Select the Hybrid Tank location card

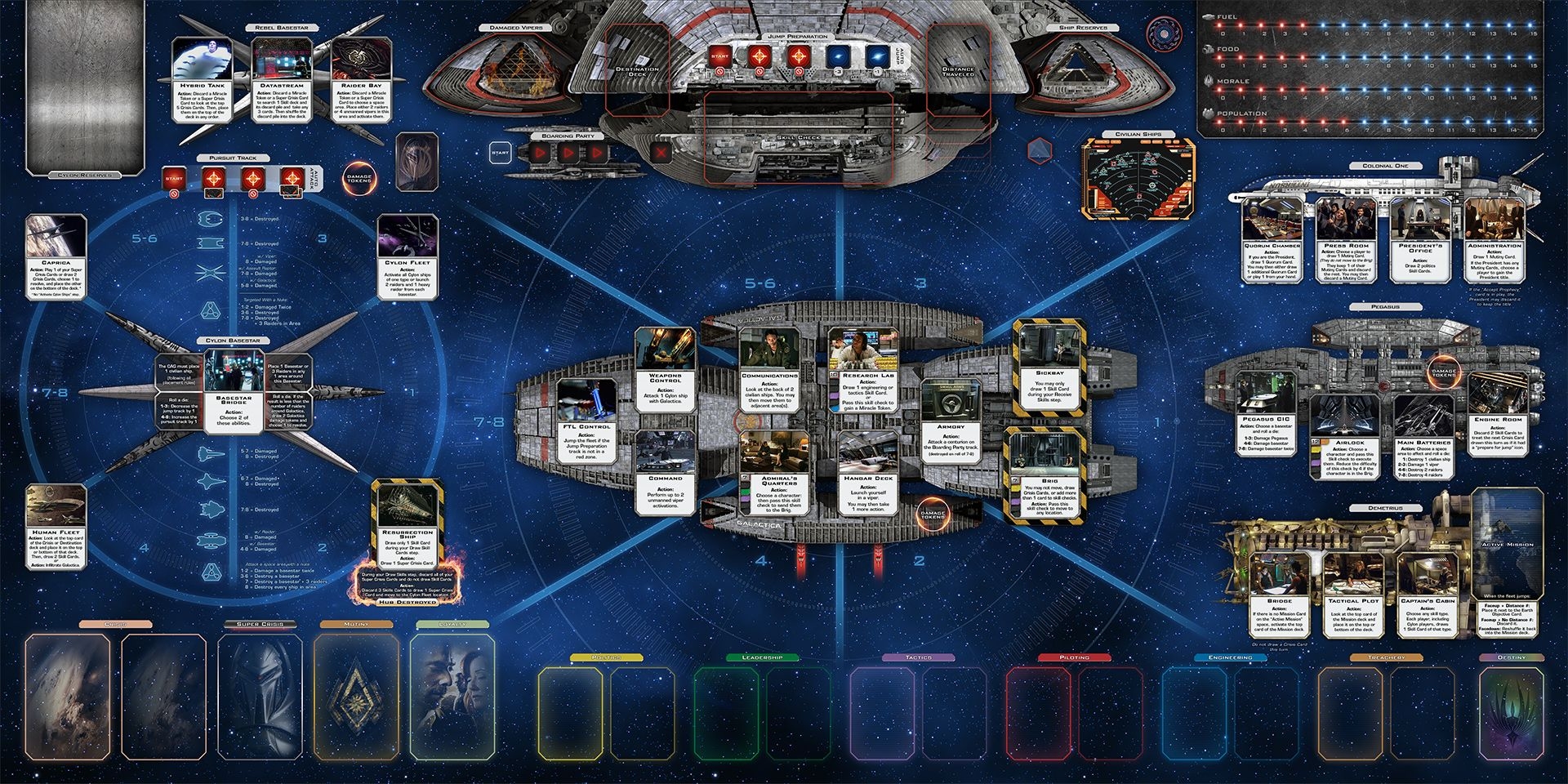203,80
